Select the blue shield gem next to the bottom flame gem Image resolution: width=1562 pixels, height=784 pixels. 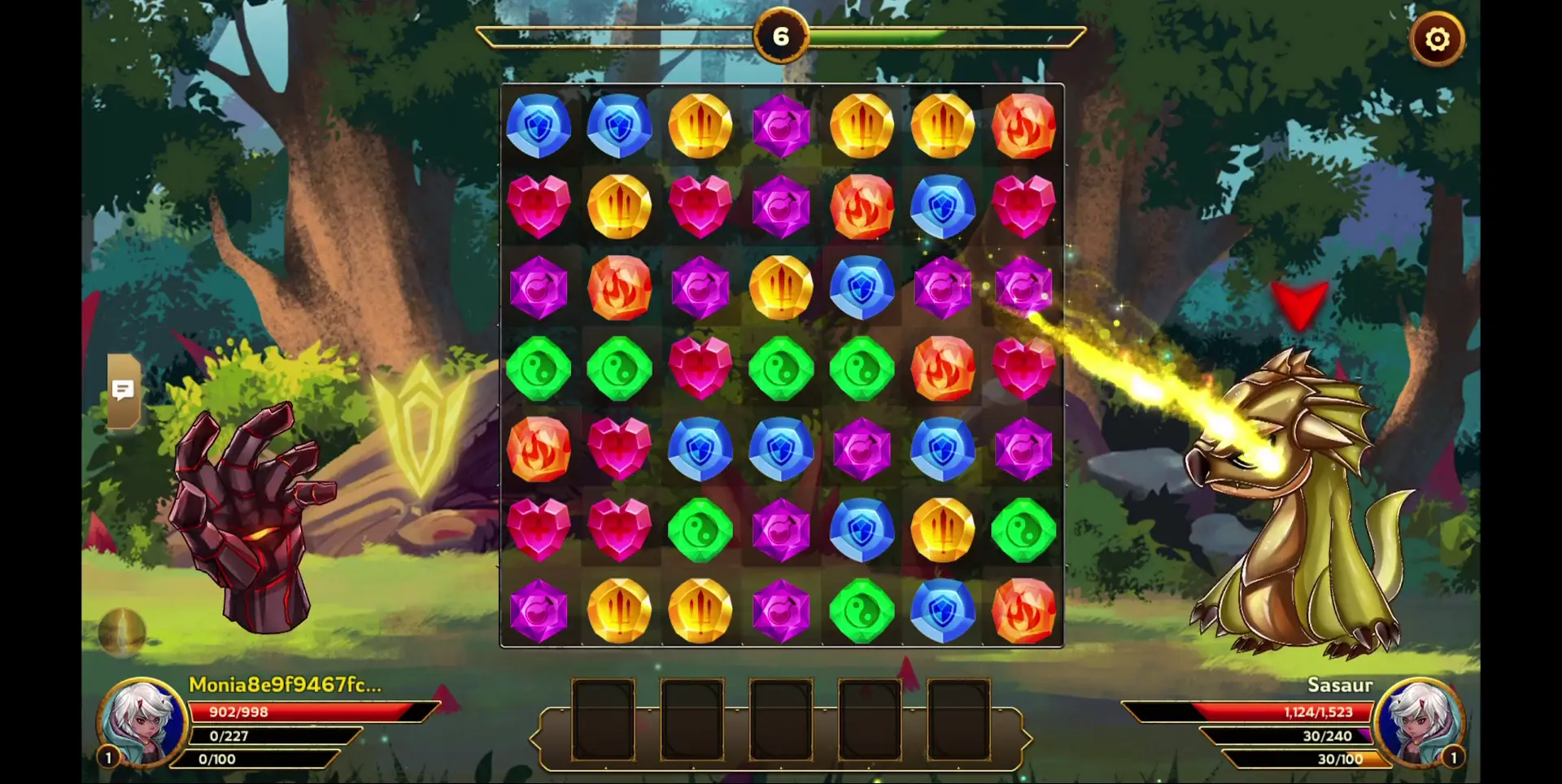point(942,610)
